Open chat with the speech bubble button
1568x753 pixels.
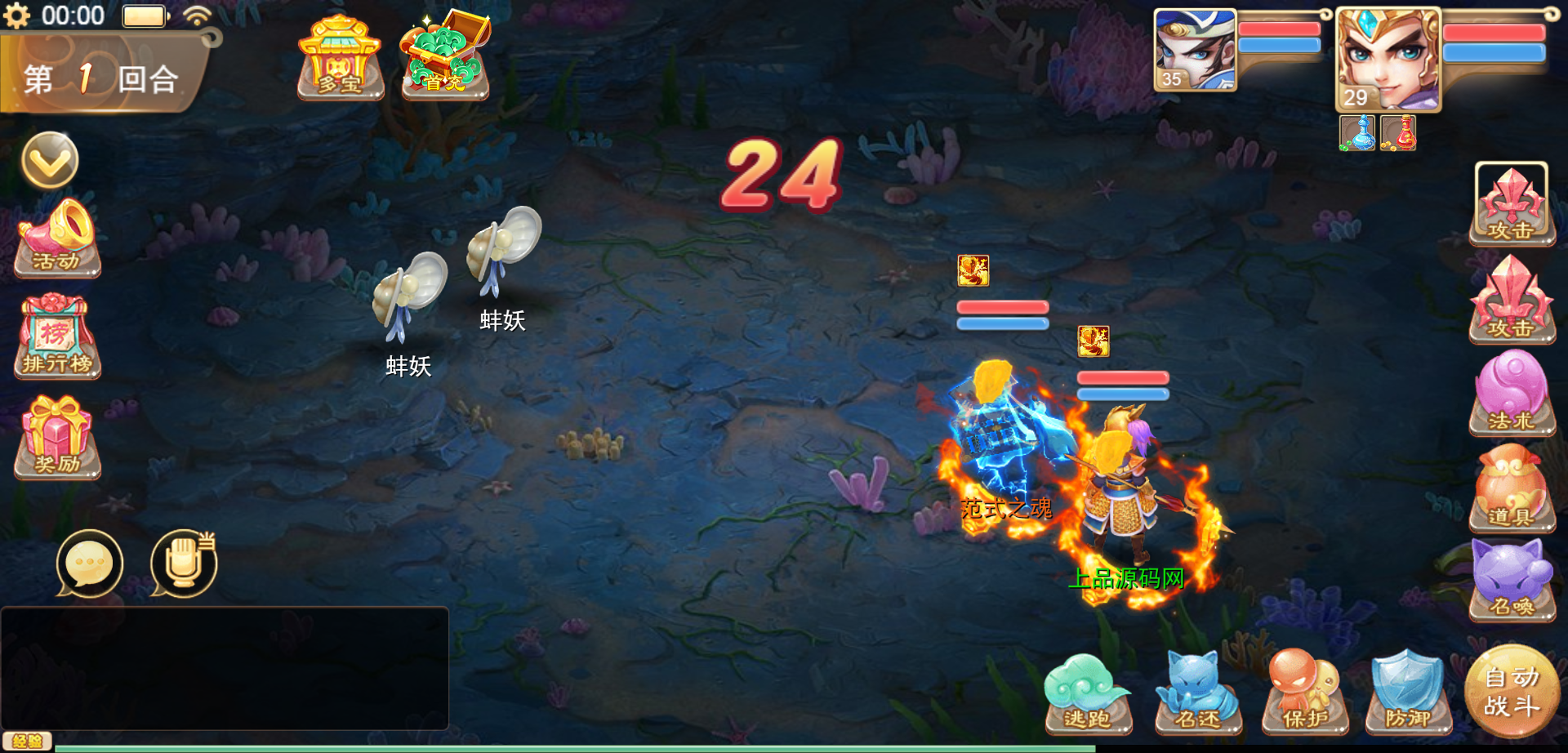tap(90, 563)
